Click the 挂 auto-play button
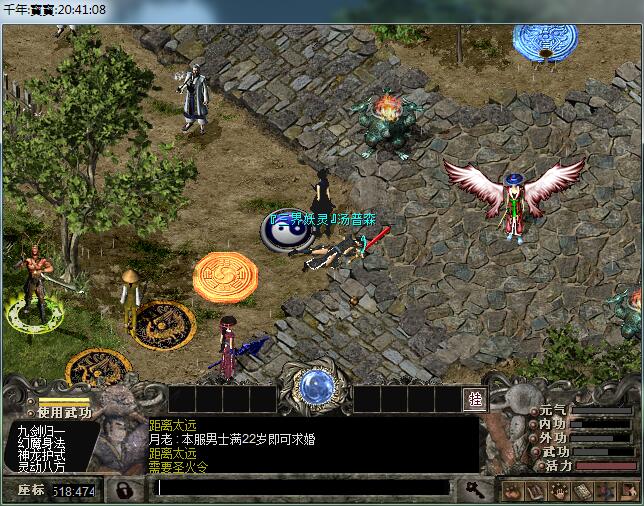This screenshot has width=644, height=506. [475, 399]
